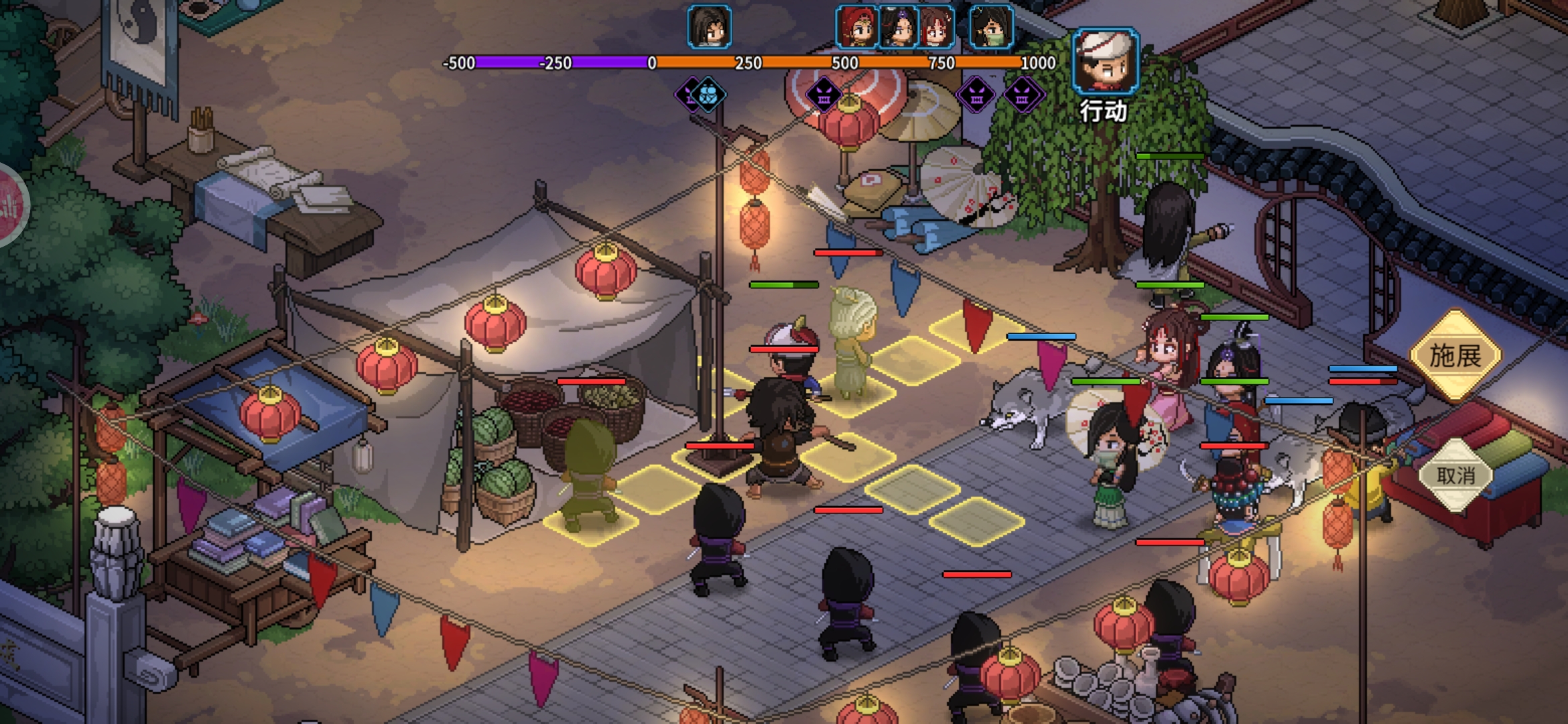Select the acting white-bandana character portrait
Viewport: 1568px width, 724px height.
point(1105,60)
